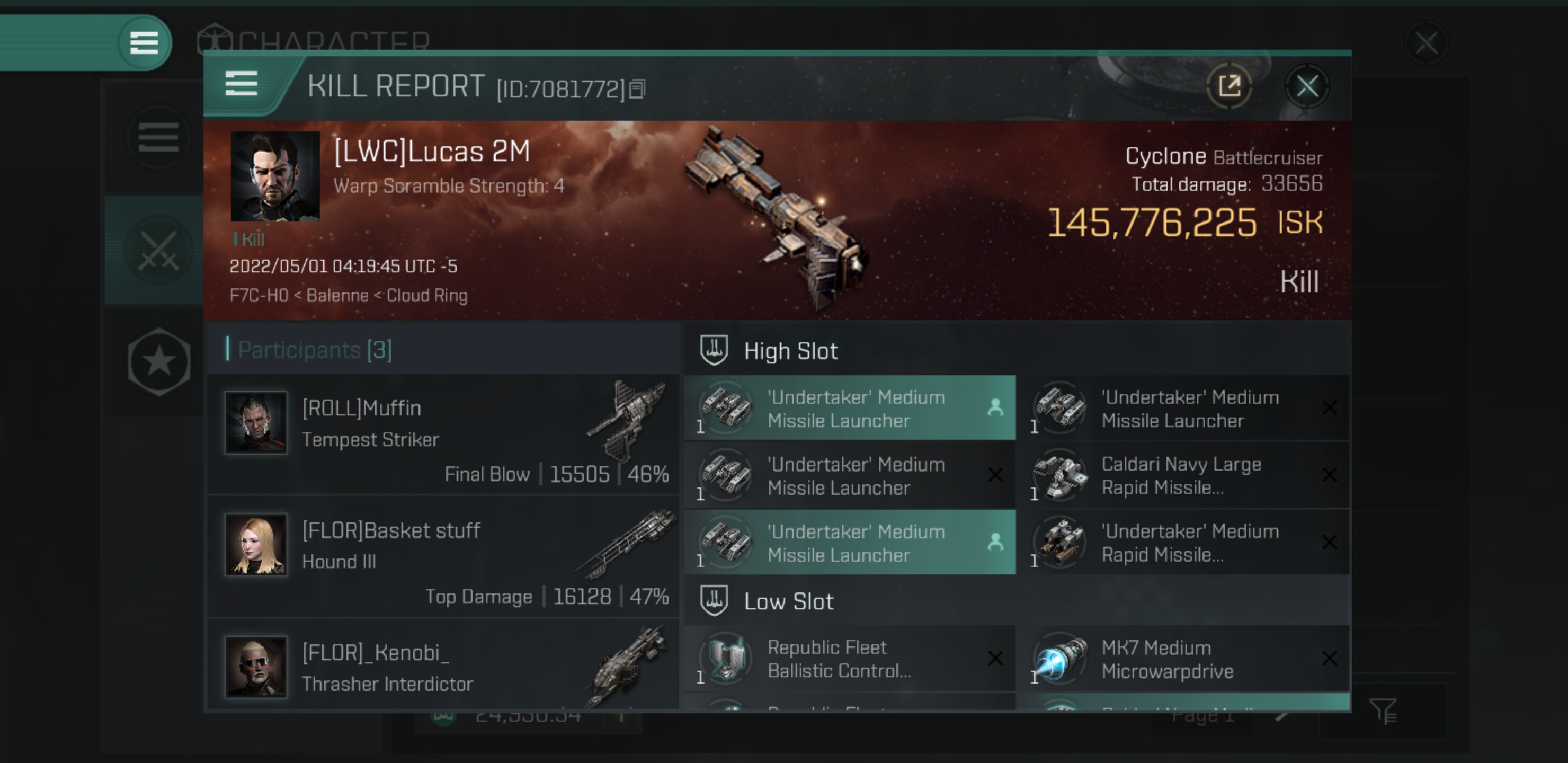The image size is (1568, 763).
Task: Select participant Basket stuff in Hound III
Action: [x=443, y=556]
